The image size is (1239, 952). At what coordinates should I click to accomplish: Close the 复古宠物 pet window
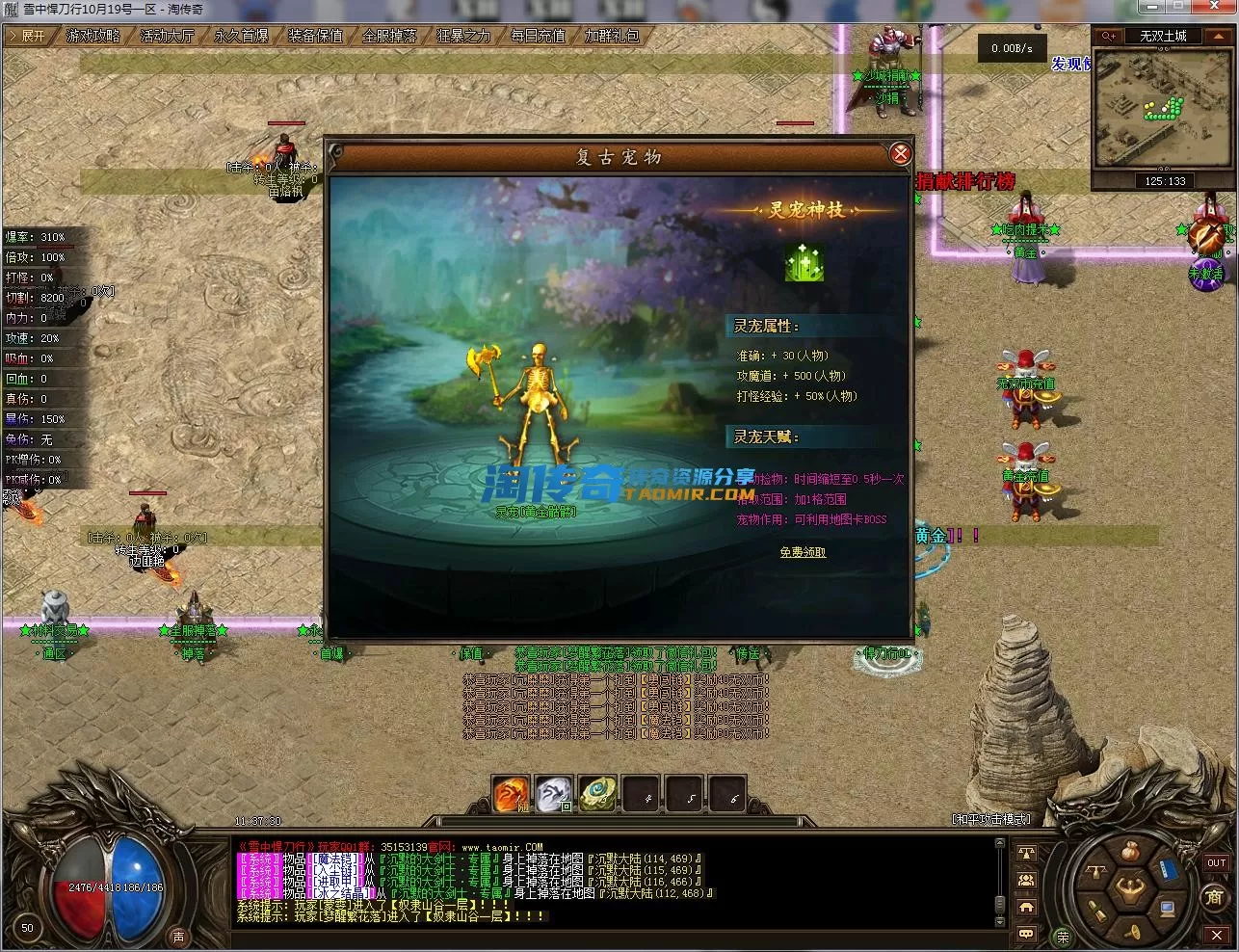(x=900, y=154)
